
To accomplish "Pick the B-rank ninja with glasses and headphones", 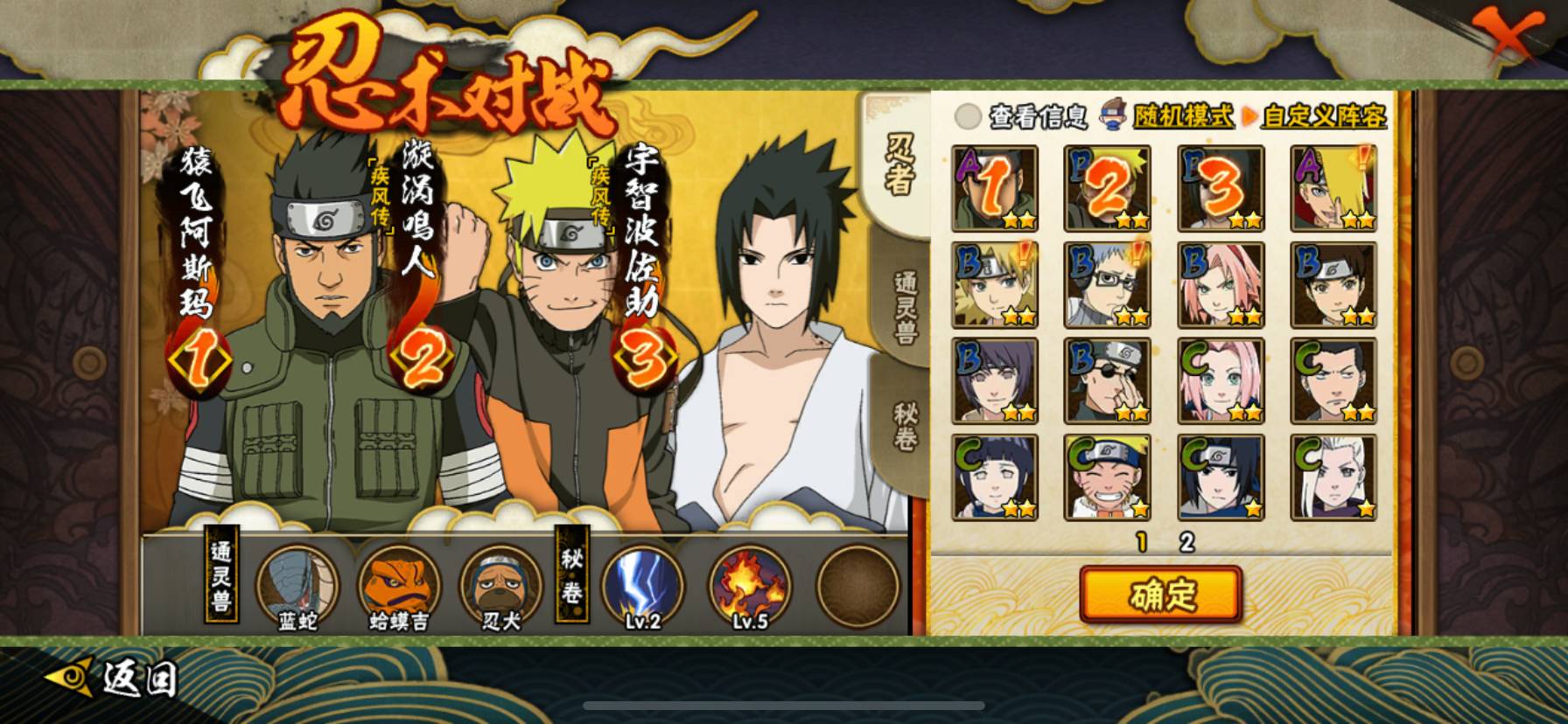I will [x=1107, y=285].
